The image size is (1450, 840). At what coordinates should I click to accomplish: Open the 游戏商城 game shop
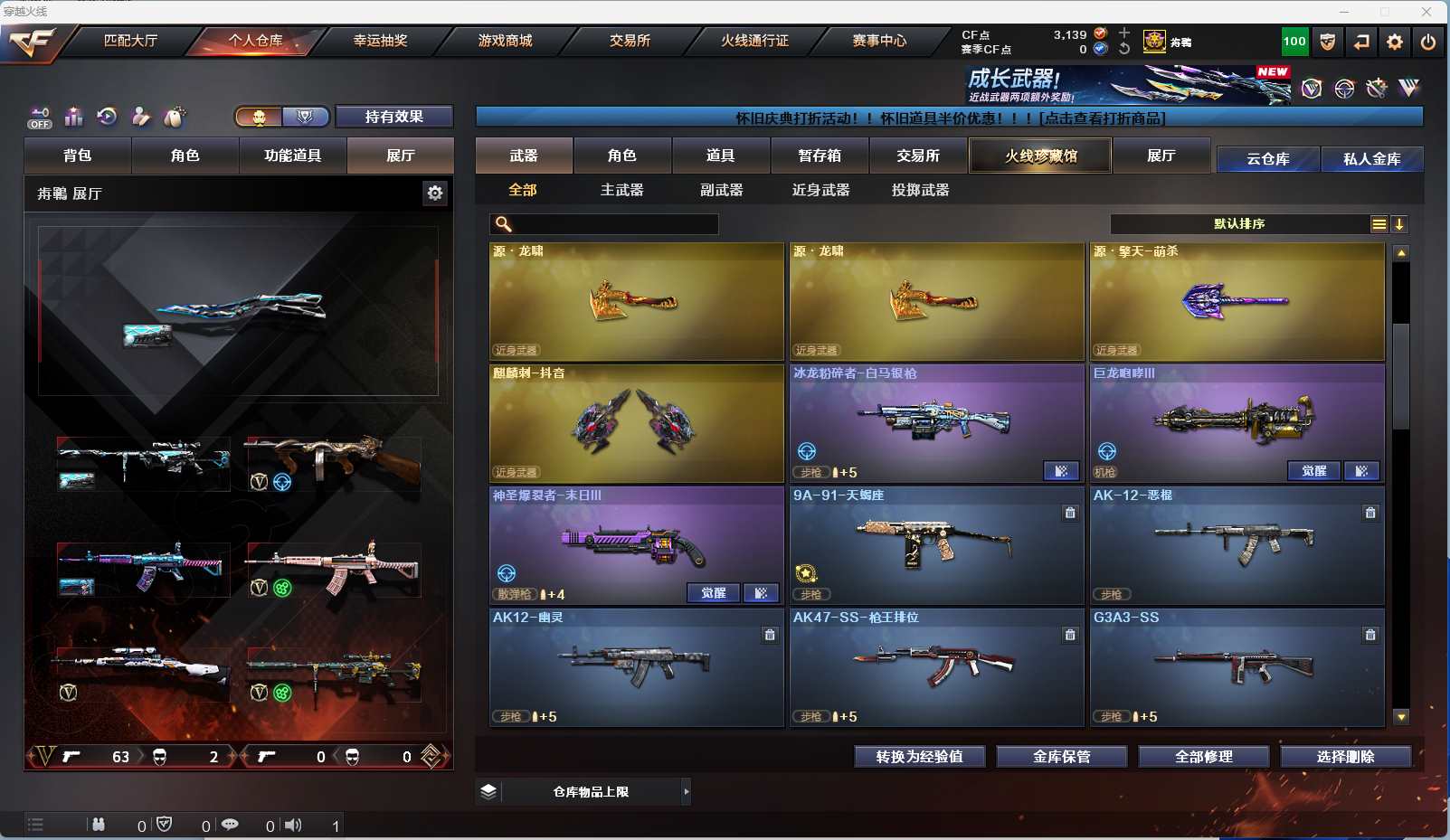(505, 41)
